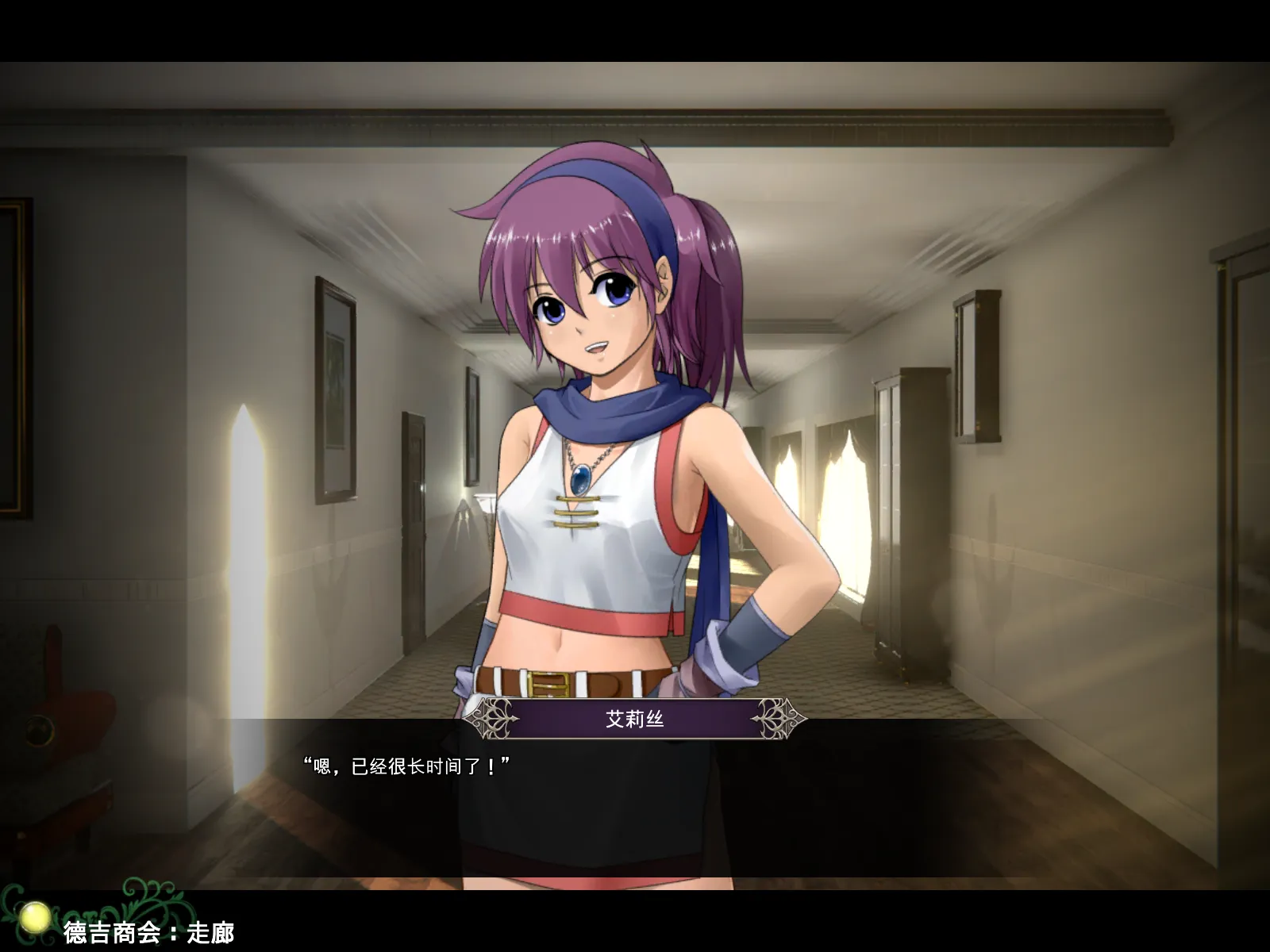Click the name 艾莉丝 on the purple banner
1270x952 pixels.
635,716
